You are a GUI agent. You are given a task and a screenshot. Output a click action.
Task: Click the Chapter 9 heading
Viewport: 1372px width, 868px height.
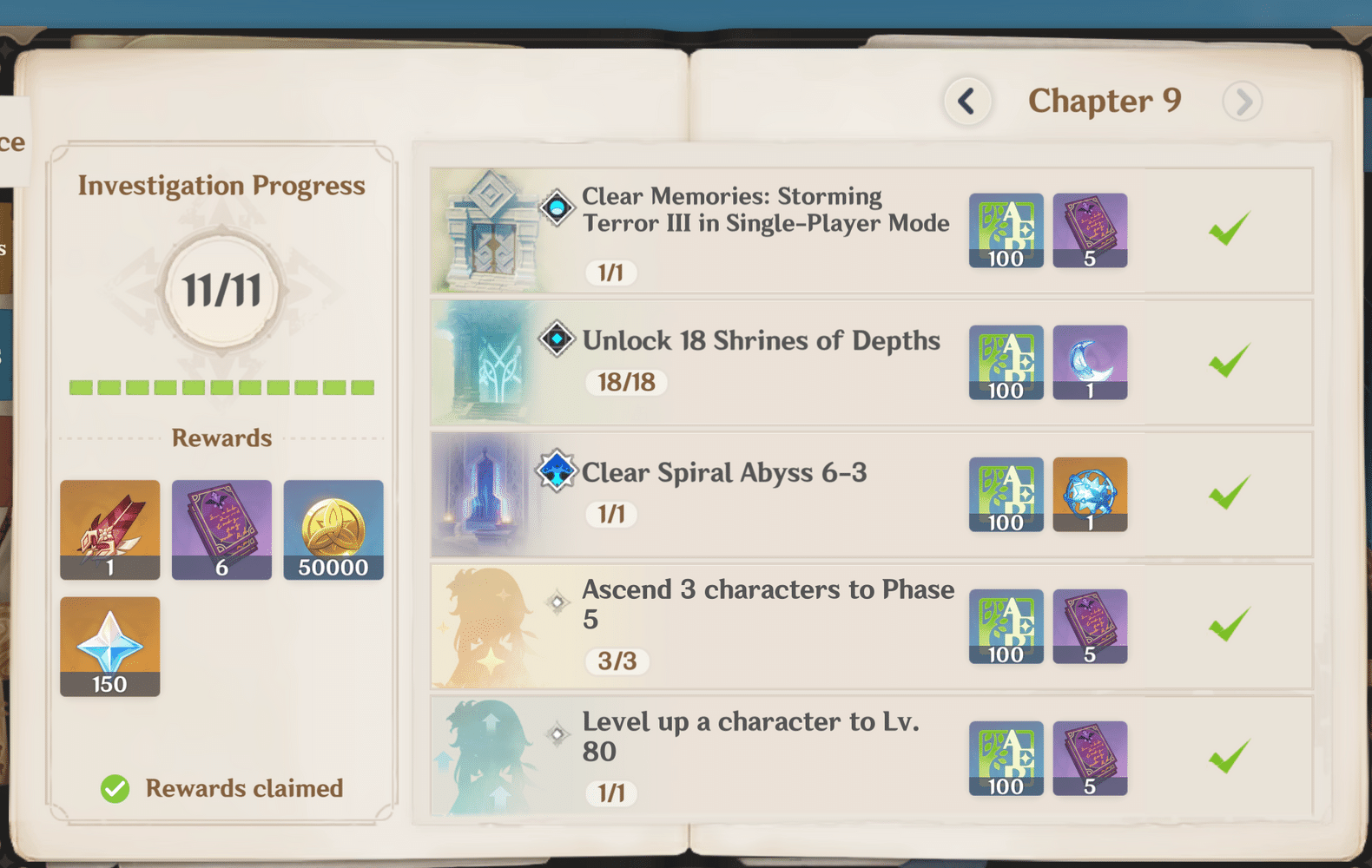click(x=1105, y=101)
